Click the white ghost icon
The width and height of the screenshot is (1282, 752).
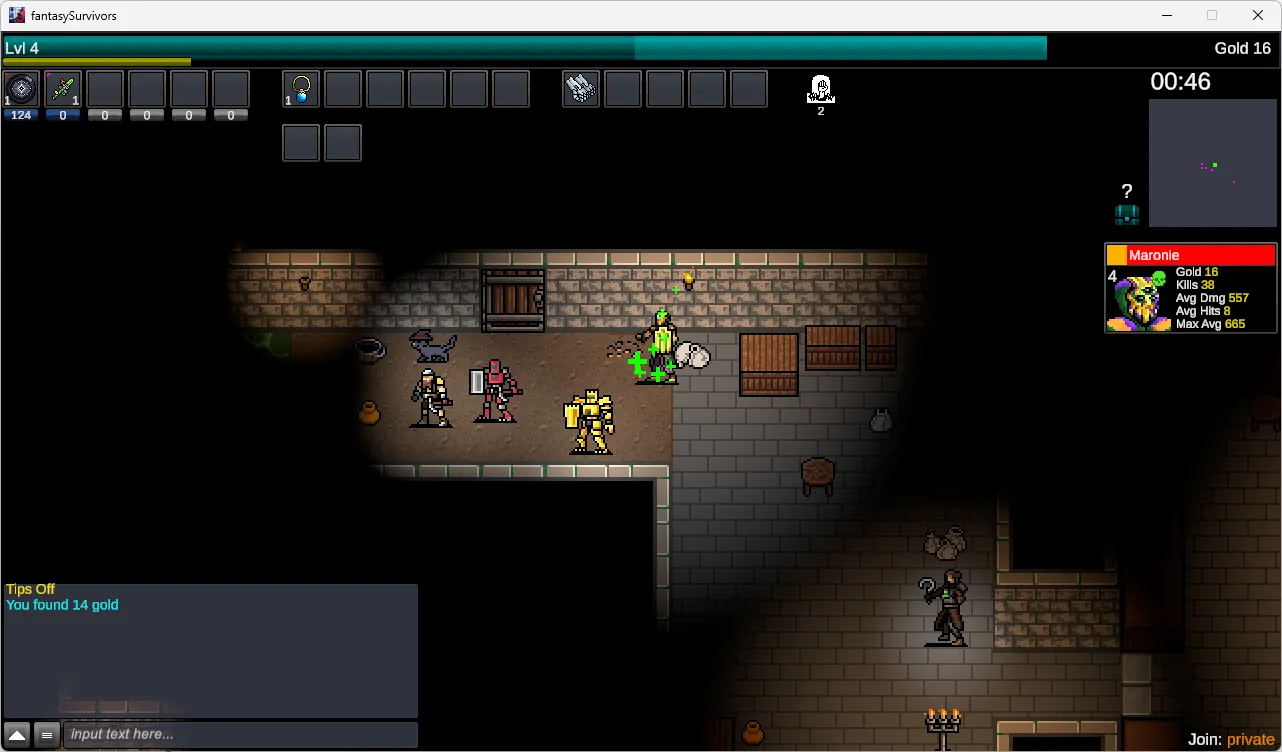(x=821, y=89)
